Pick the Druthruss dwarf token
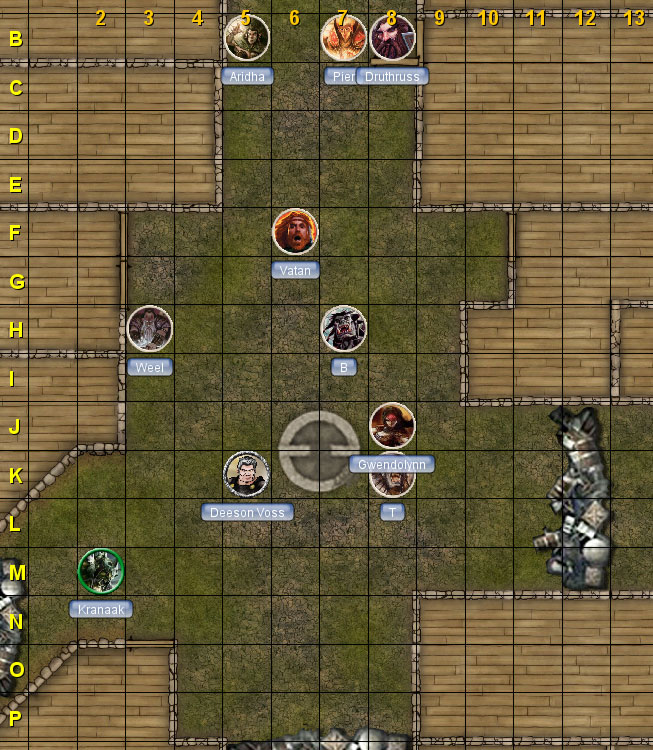The image size is (653, 750). [393, 38]
